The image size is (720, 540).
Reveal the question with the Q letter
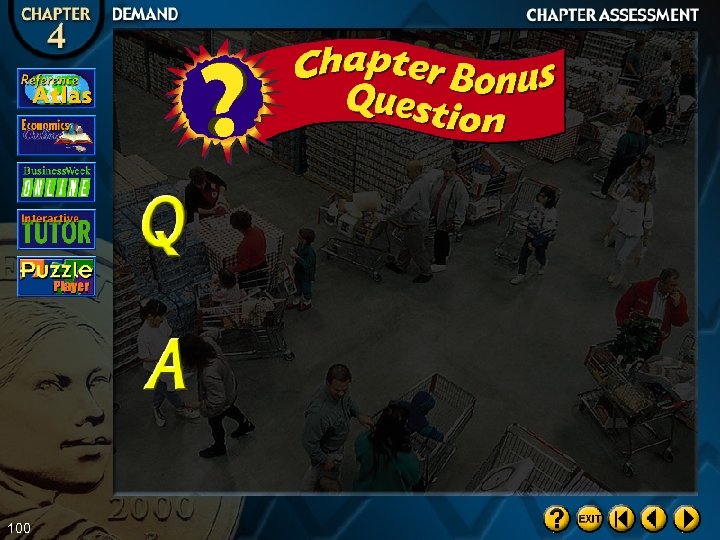[x=162, y=224]
